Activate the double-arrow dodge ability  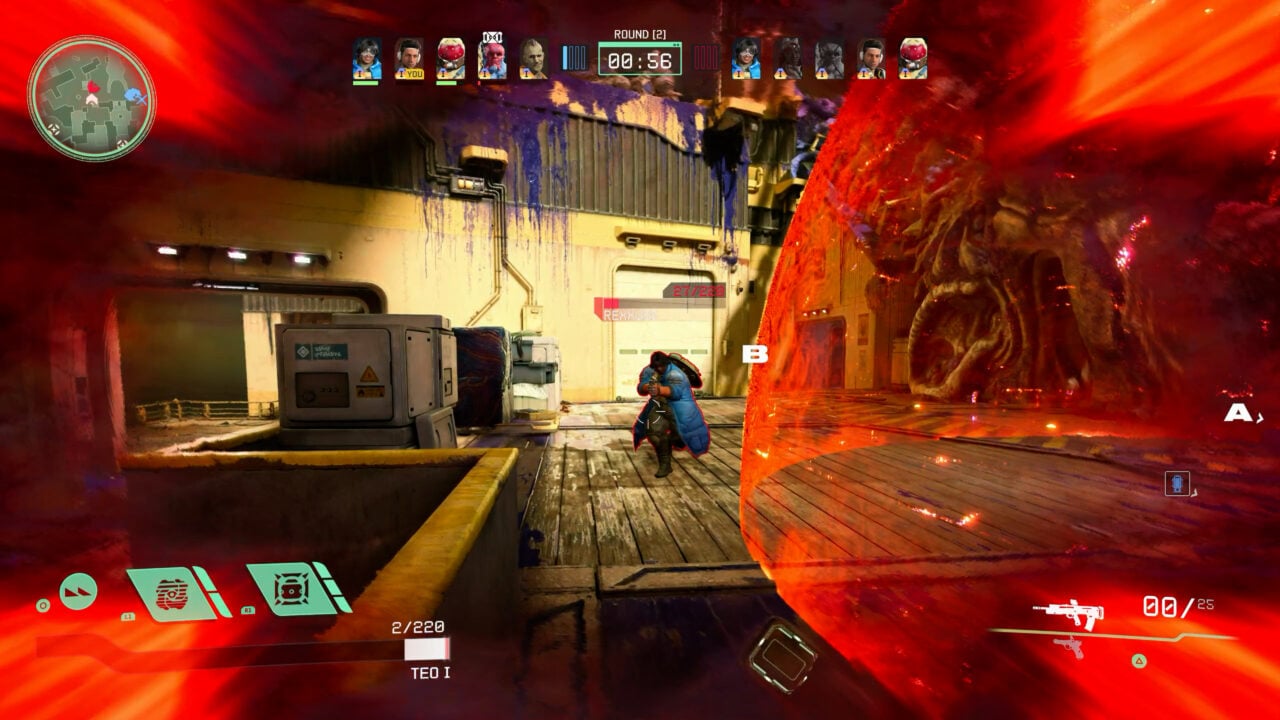pyautogui.click(x=78, y=591)
